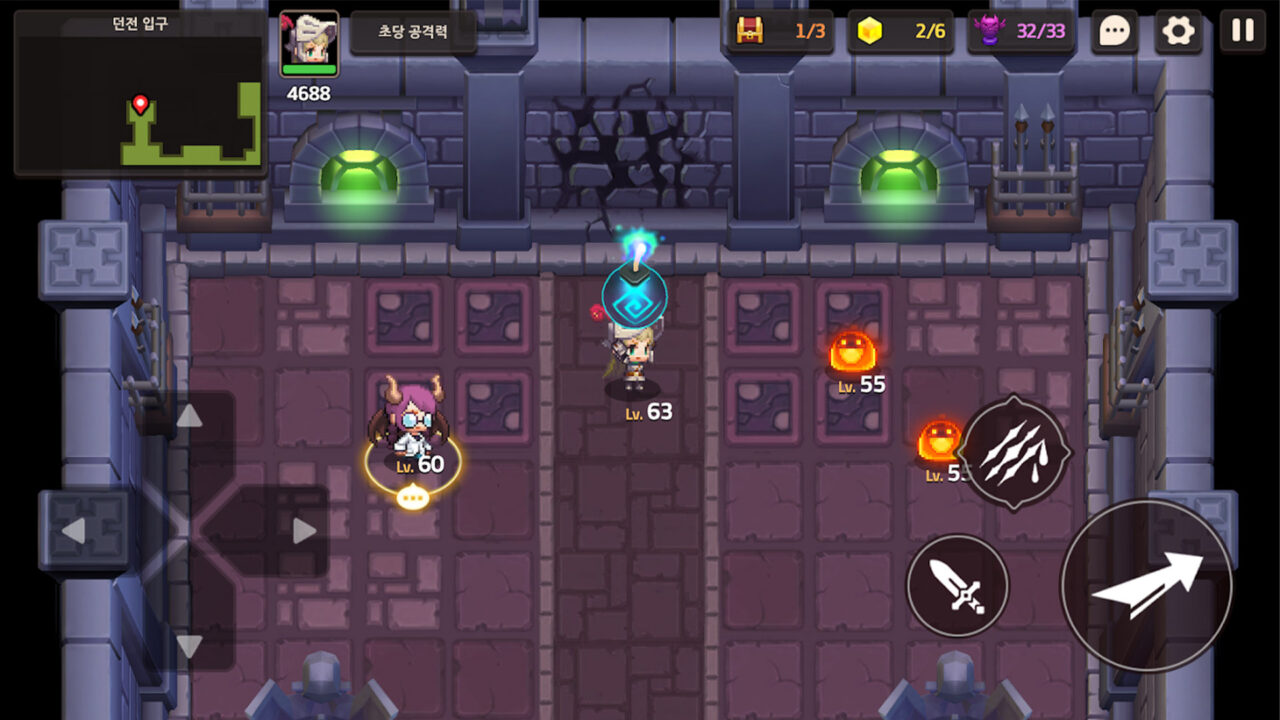Tap the demon kill counter showing 32/33
This screenshot has width=1280, height=720.
[1022, 31]
